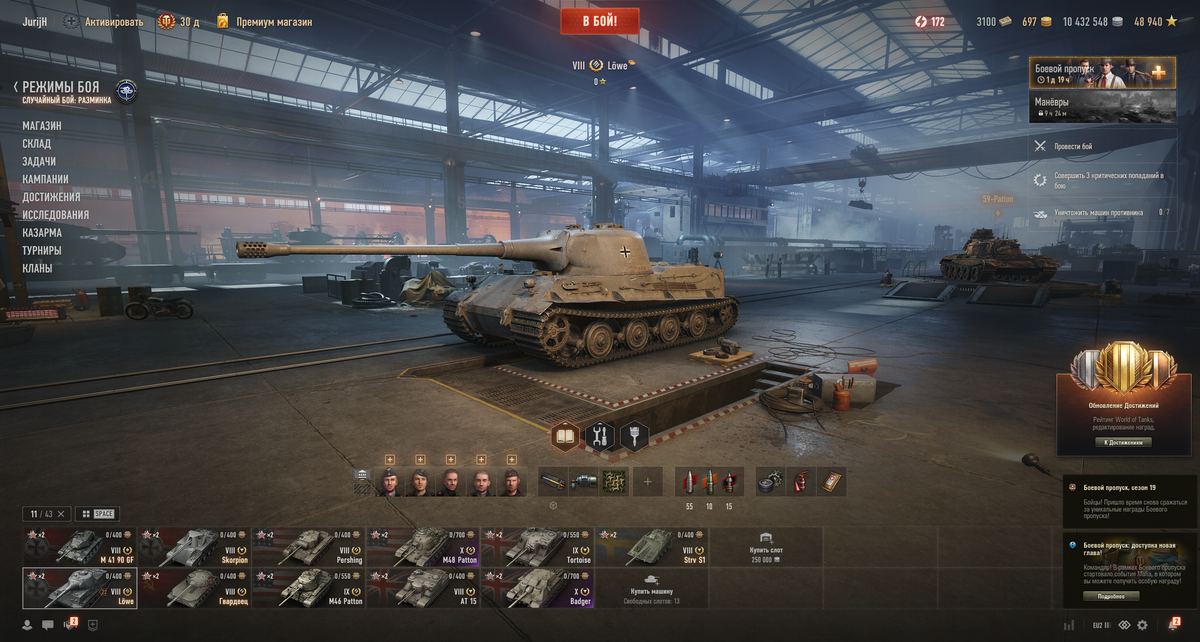
Task: Click the К Достижениям button
Action: point(1121,442)
